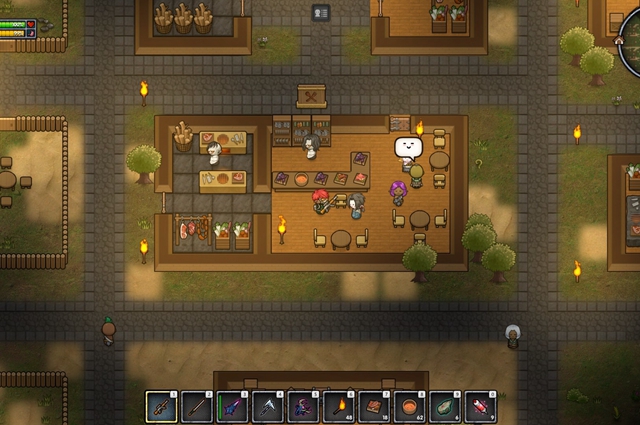Select the orange soup bowl slot

pyautogui.click(x=409, y=406)
